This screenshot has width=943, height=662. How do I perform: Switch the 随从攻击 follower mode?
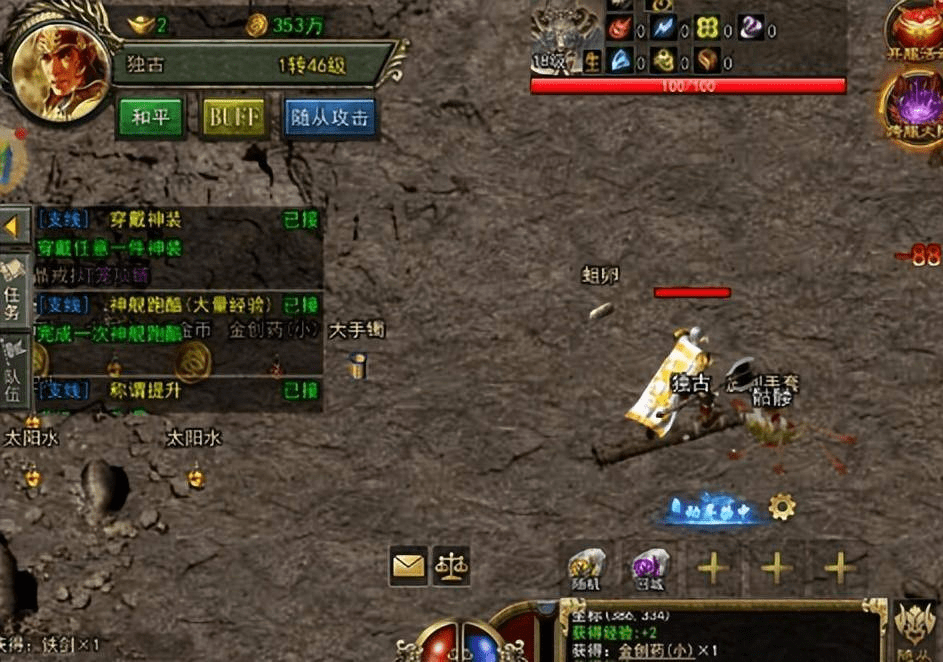[x=330, y=117]
